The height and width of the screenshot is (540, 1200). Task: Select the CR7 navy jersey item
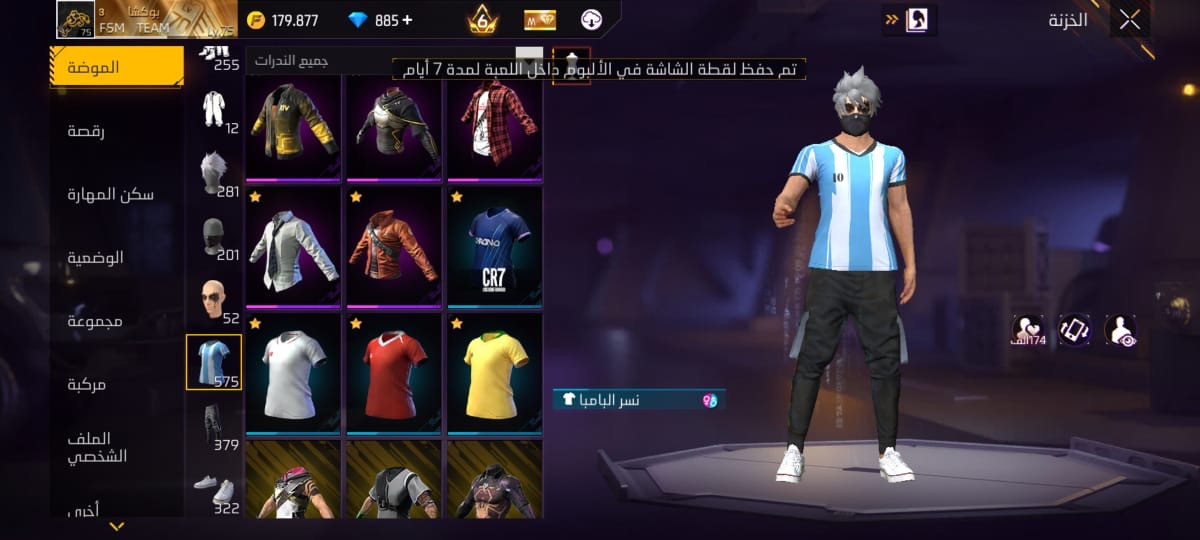point(494,247)
